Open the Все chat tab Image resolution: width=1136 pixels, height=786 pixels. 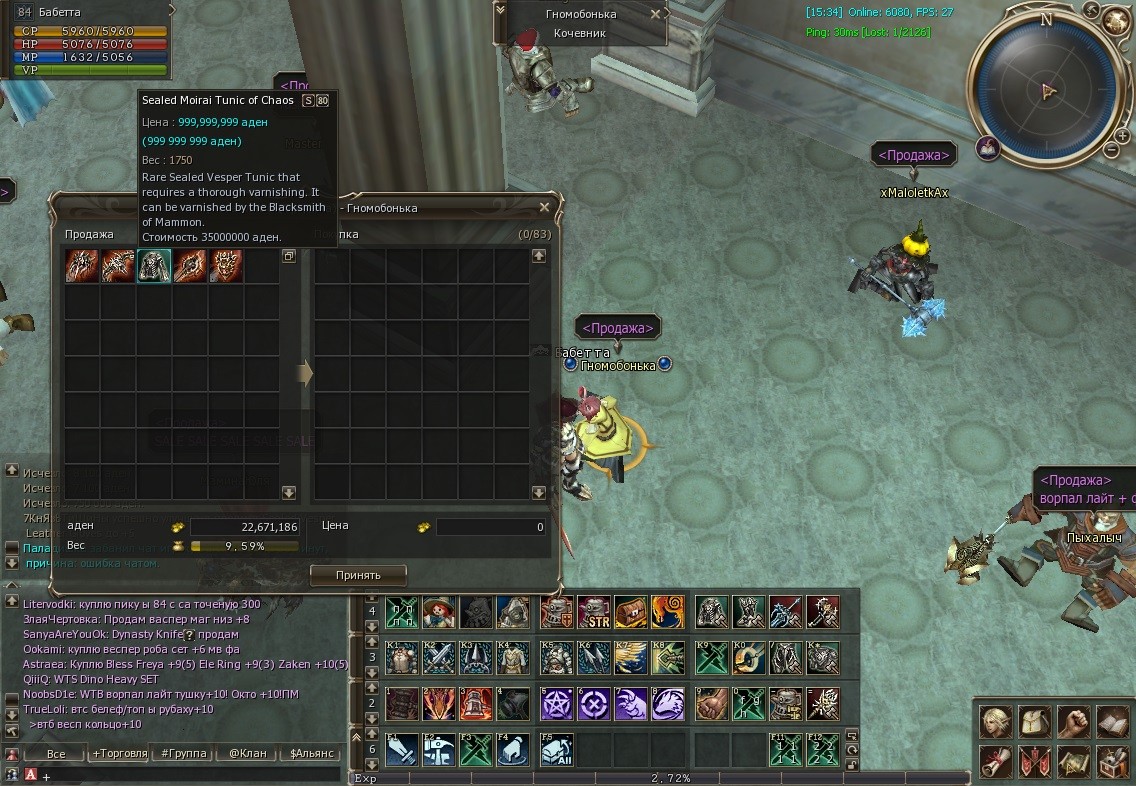tap(56, 753)
